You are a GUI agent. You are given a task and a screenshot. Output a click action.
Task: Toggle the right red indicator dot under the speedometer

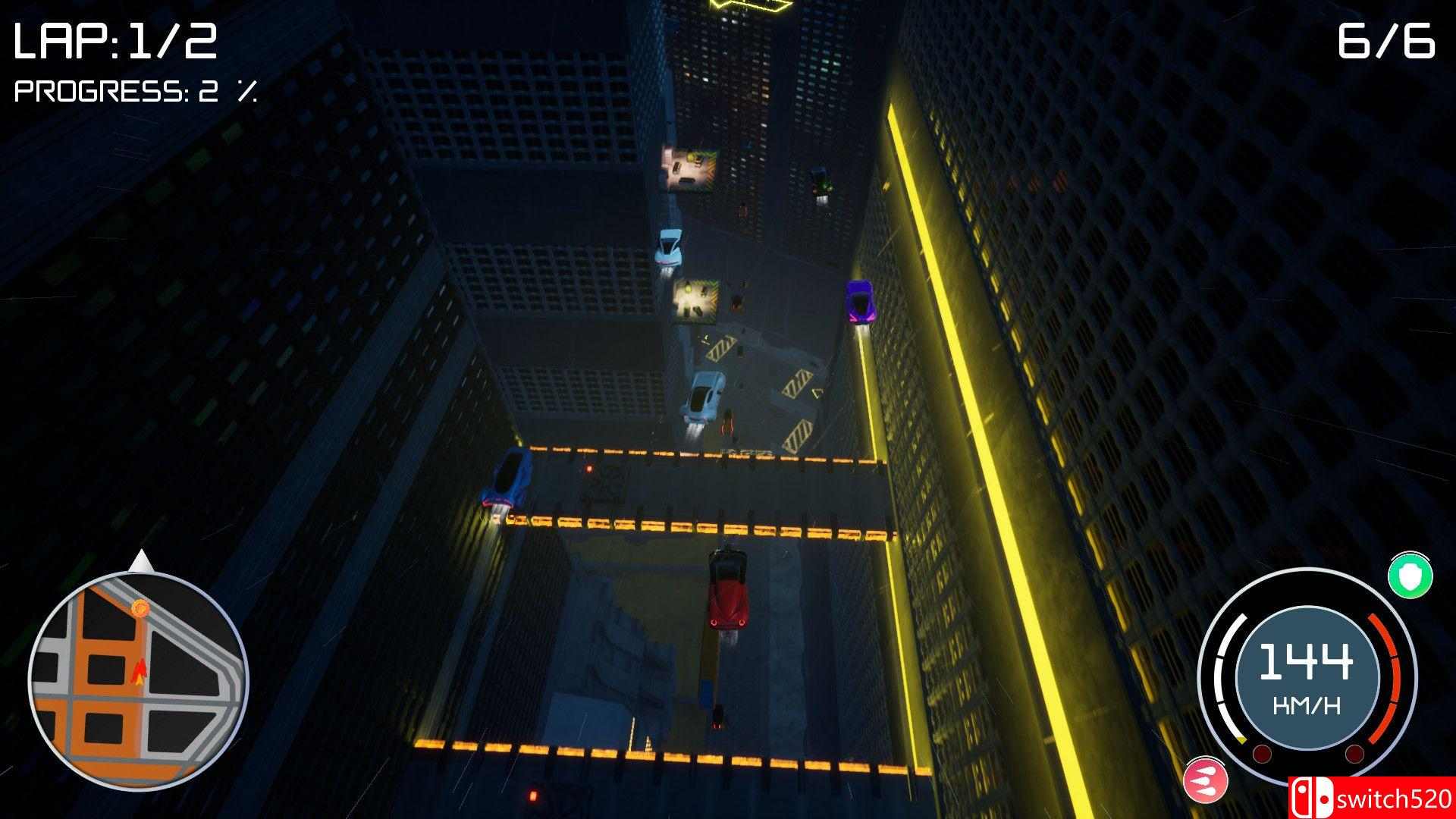(1355, 753)
